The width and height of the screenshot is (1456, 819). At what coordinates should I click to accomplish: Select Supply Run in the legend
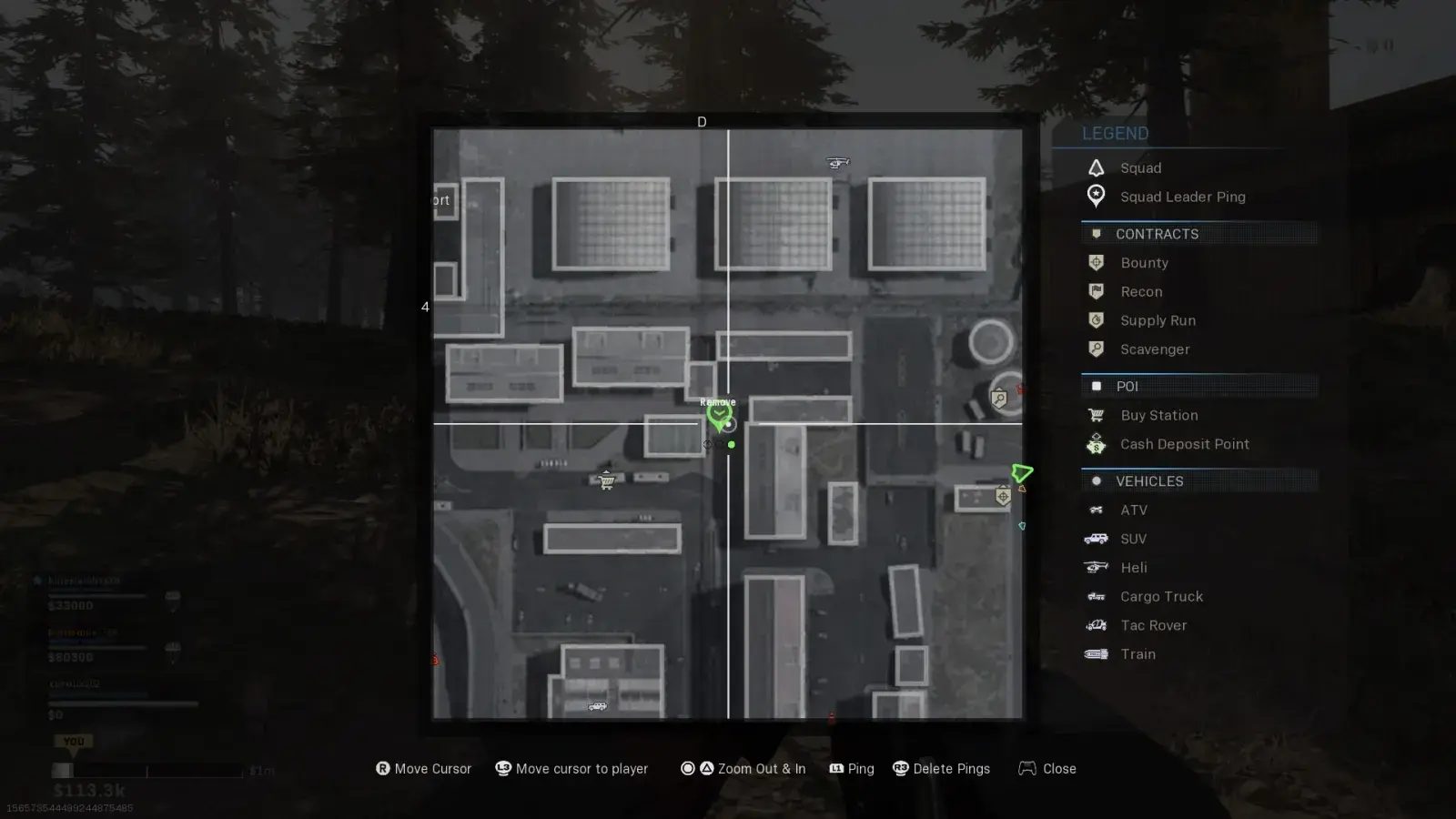1158,320
